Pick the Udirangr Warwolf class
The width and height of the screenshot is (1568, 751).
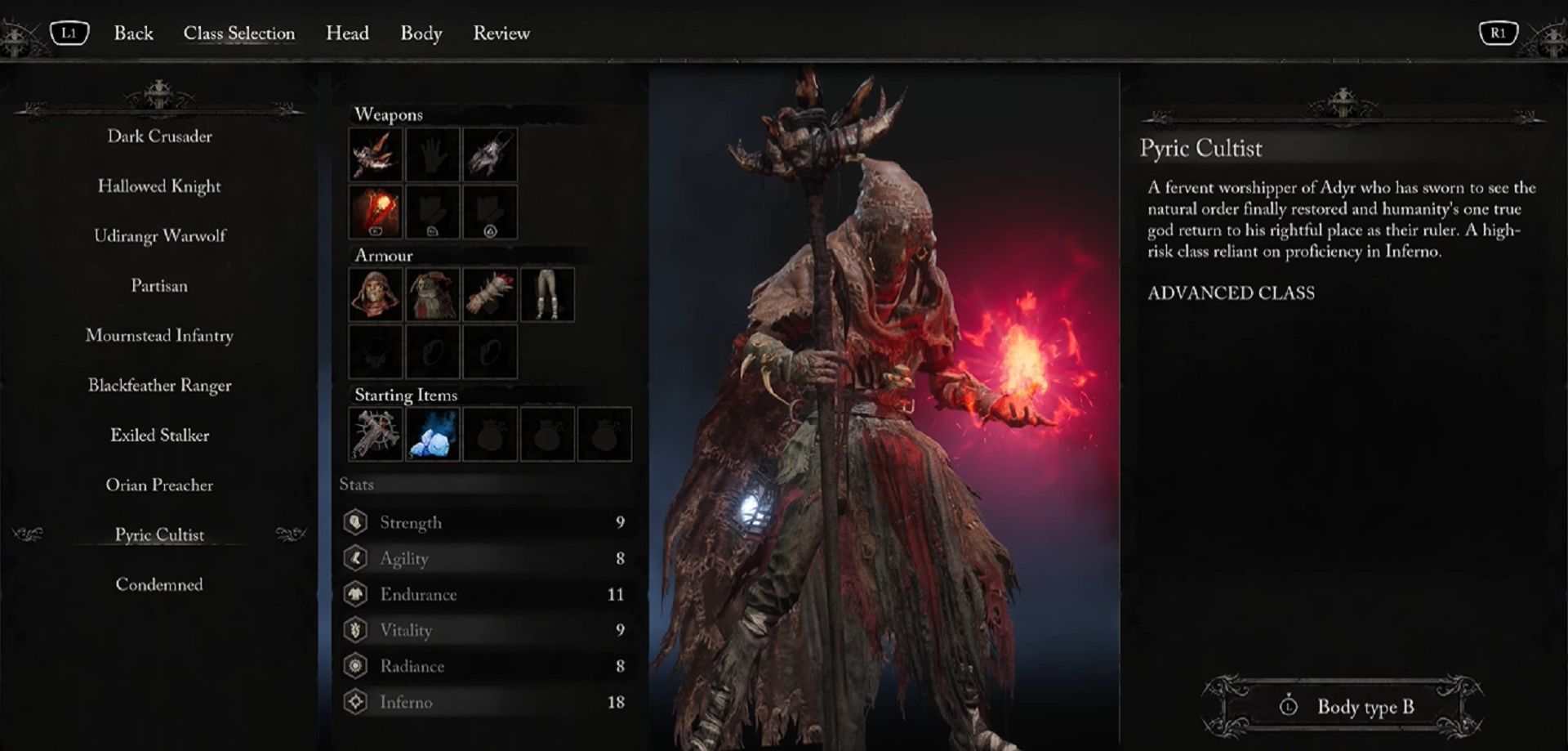pyautogui.click(x=159, y=236)
